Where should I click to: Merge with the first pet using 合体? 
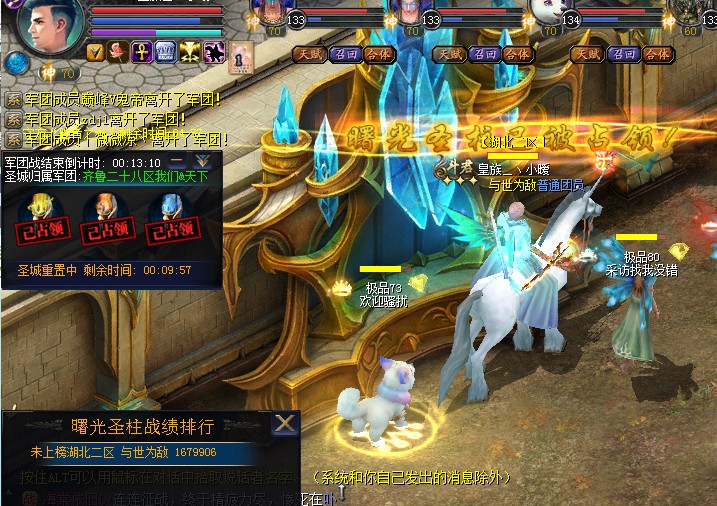pos(378,53)
